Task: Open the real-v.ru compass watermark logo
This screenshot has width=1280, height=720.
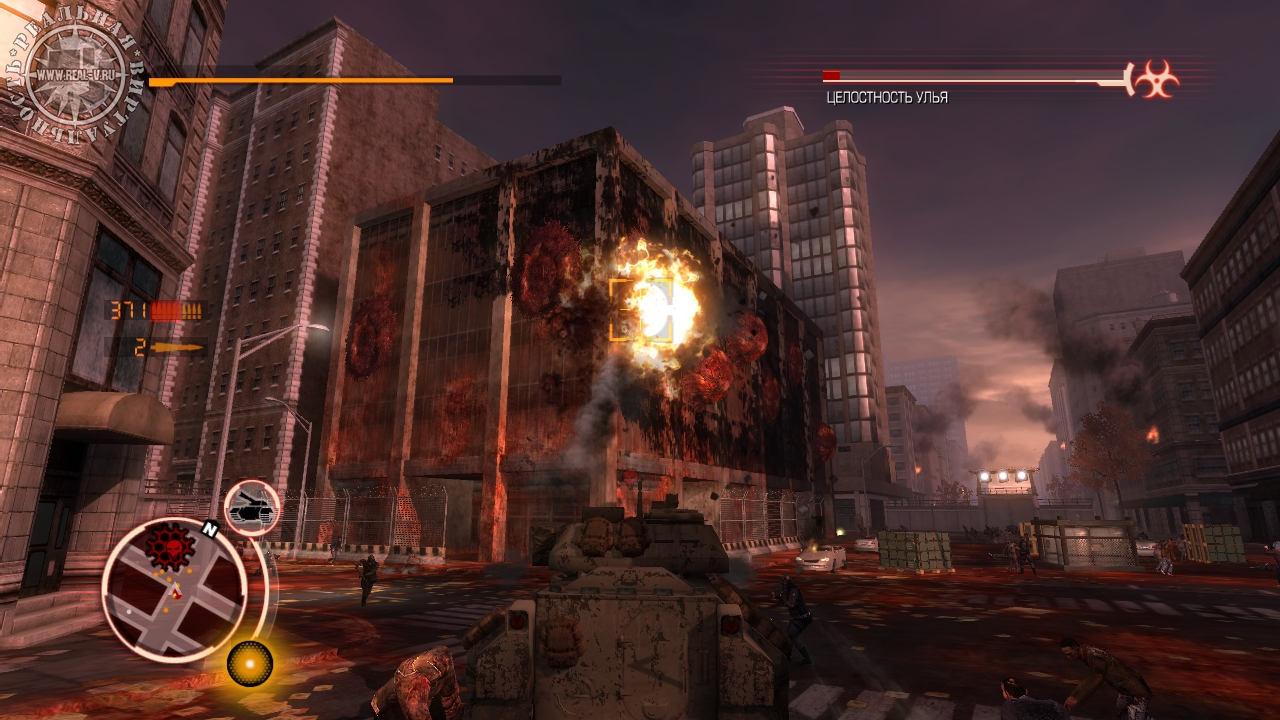Action: coord(76,73)
